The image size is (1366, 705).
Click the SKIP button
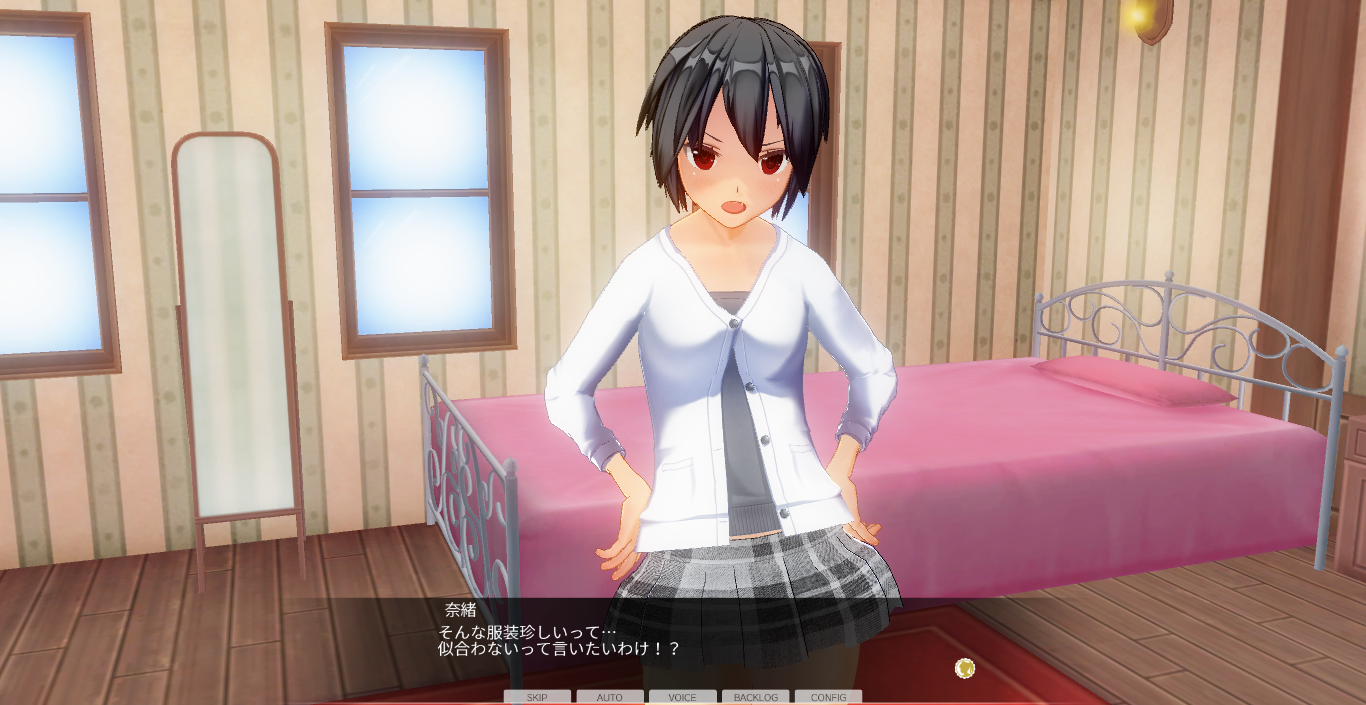coord(537,697)
